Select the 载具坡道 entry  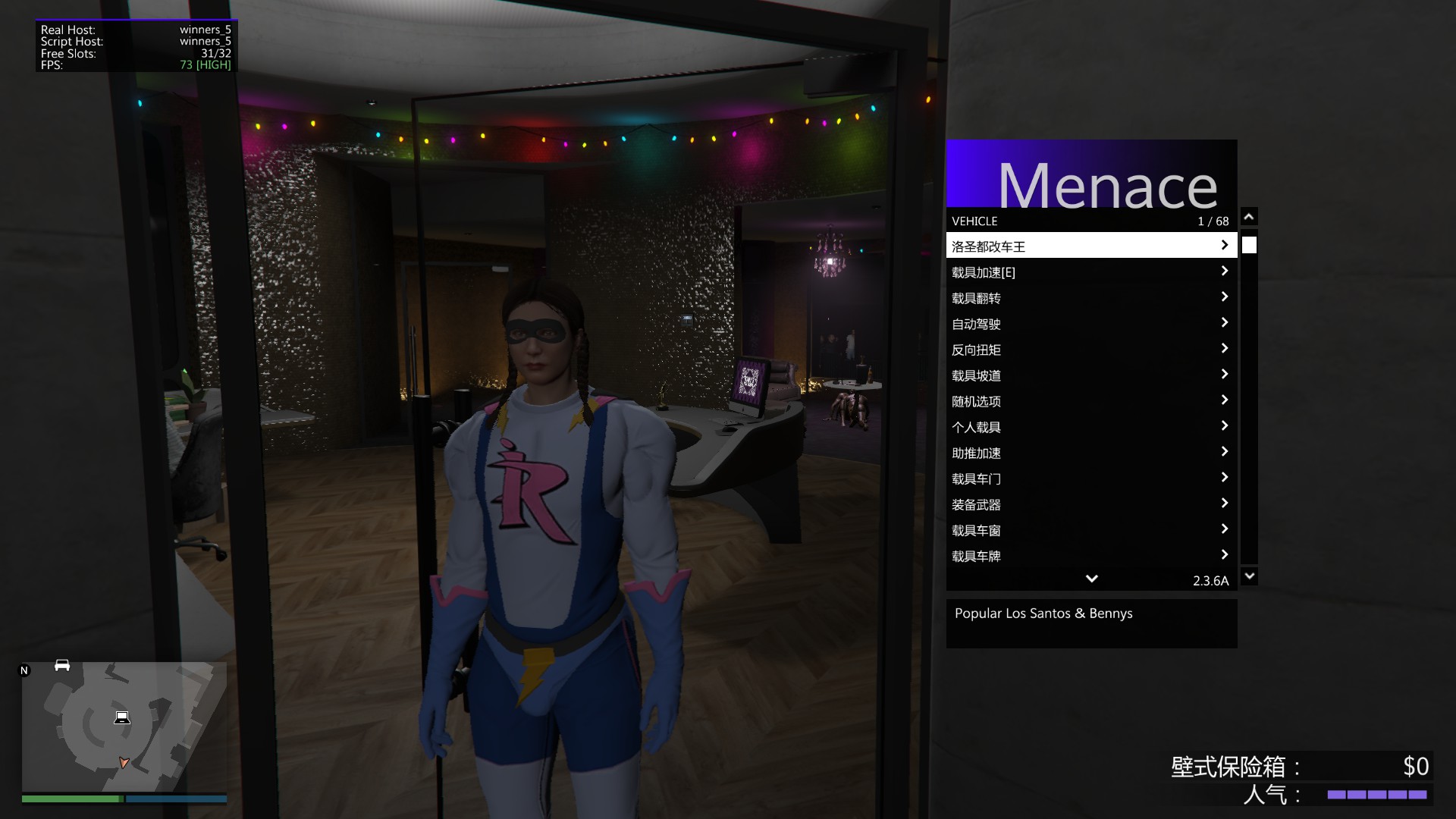pos(1090,375)
